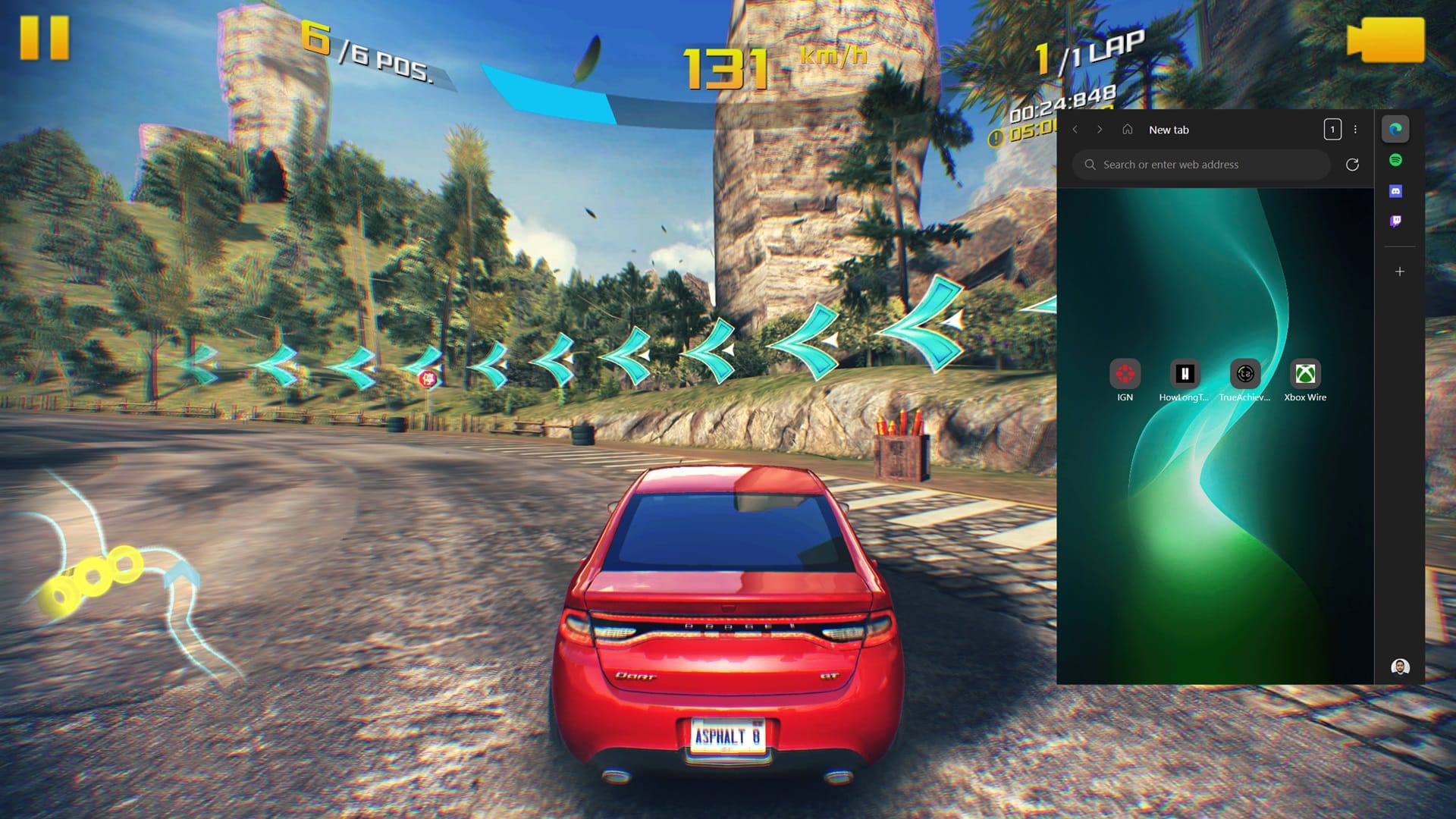Open the IGN shortcut
The width and height of the screenshot is (1456, 819).
tap(1125, 374)
